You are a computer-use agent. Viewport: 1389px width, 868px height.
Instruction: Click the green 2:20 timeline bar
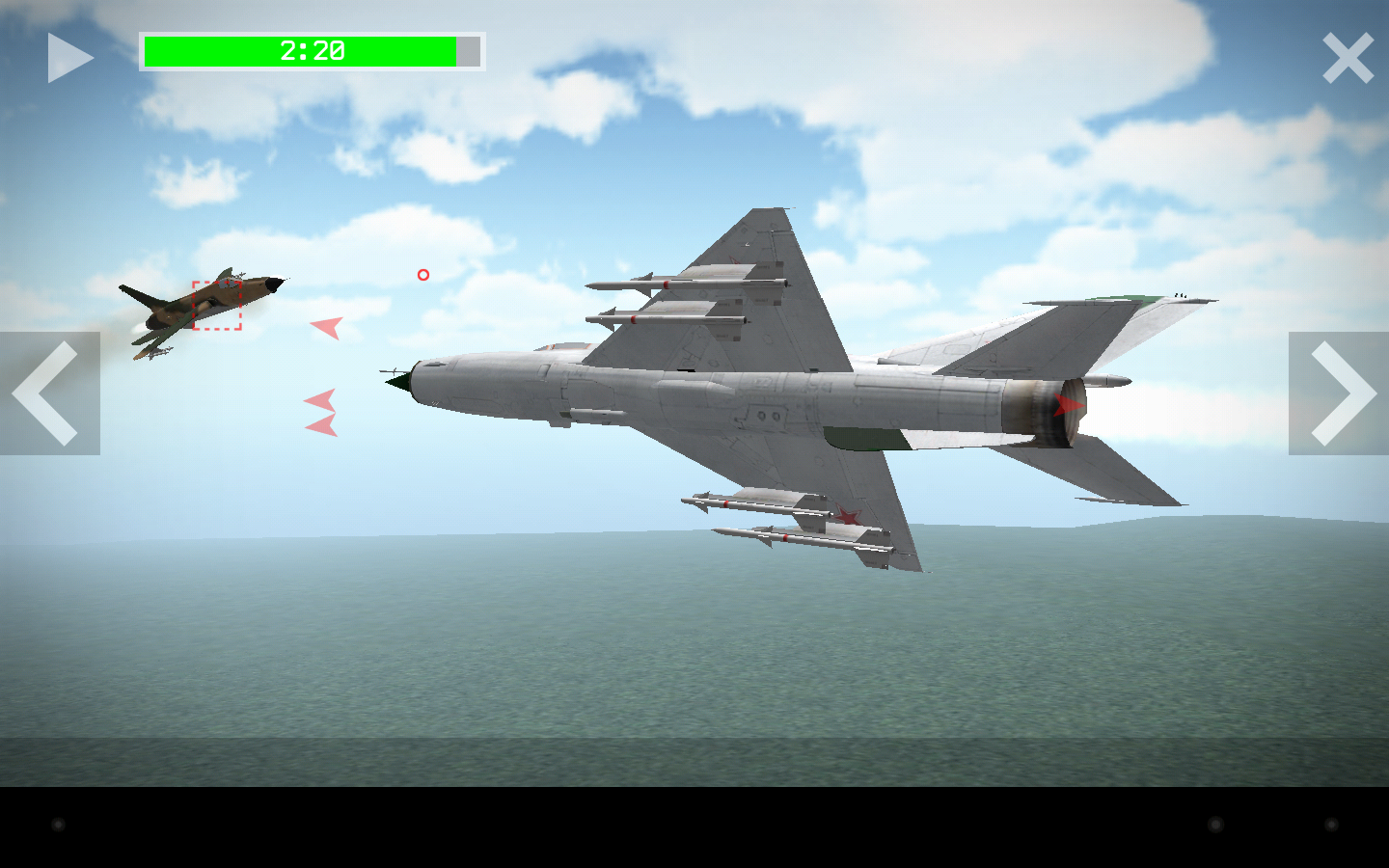point(299,51)
